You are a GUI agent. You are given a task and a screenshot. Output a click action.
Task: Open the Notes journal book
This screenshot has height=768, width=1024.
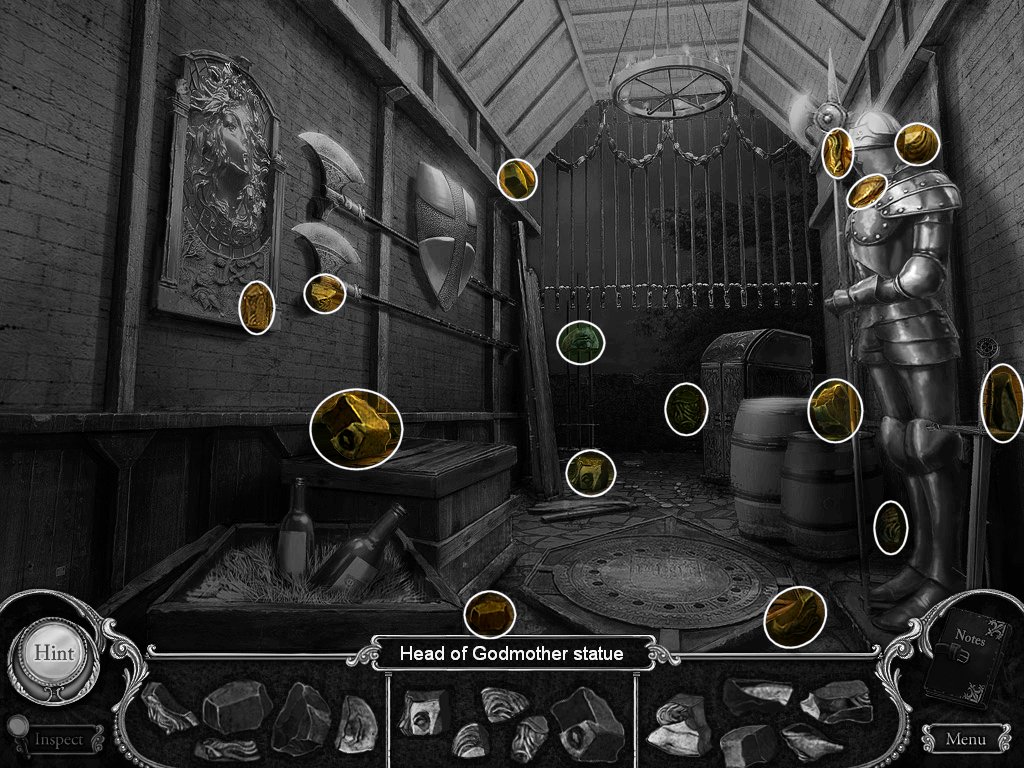pyautogui.click(x=966, y=654)
